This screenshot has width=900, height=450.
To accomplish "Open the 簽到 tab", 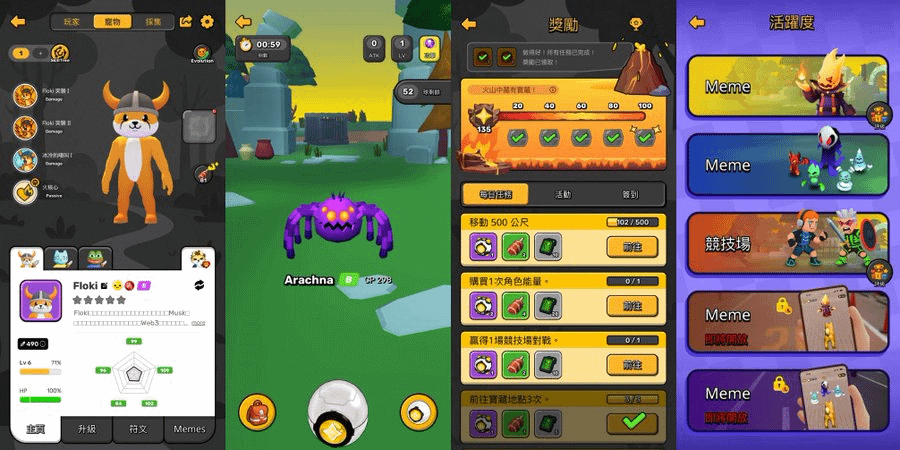I will [629, 195].
